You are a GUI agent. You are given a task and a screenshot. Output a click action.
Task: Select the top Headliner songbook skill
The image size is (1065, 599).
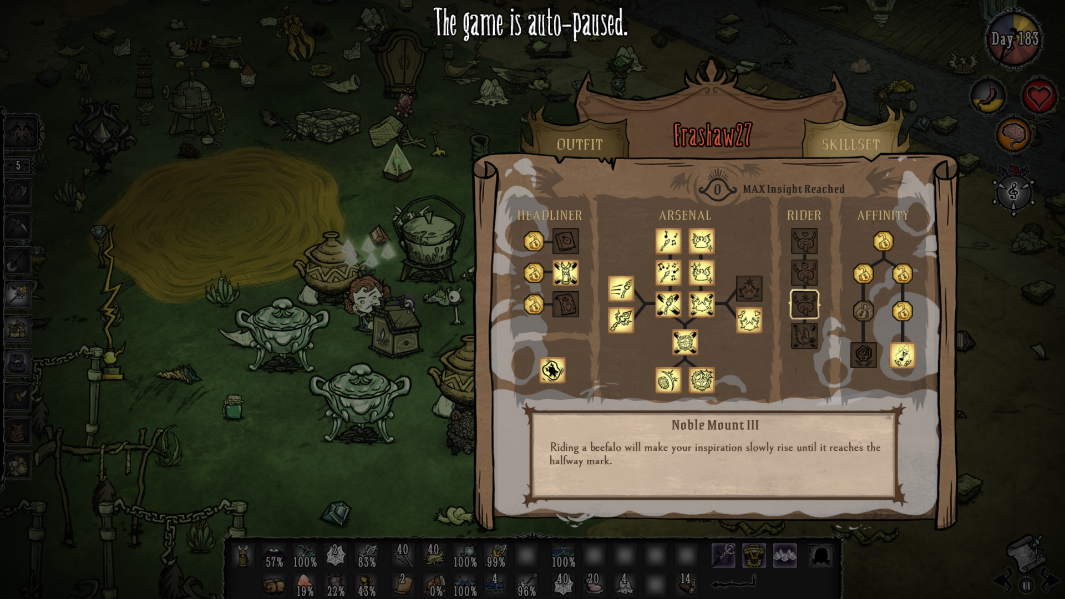click(x=566, y=241)
